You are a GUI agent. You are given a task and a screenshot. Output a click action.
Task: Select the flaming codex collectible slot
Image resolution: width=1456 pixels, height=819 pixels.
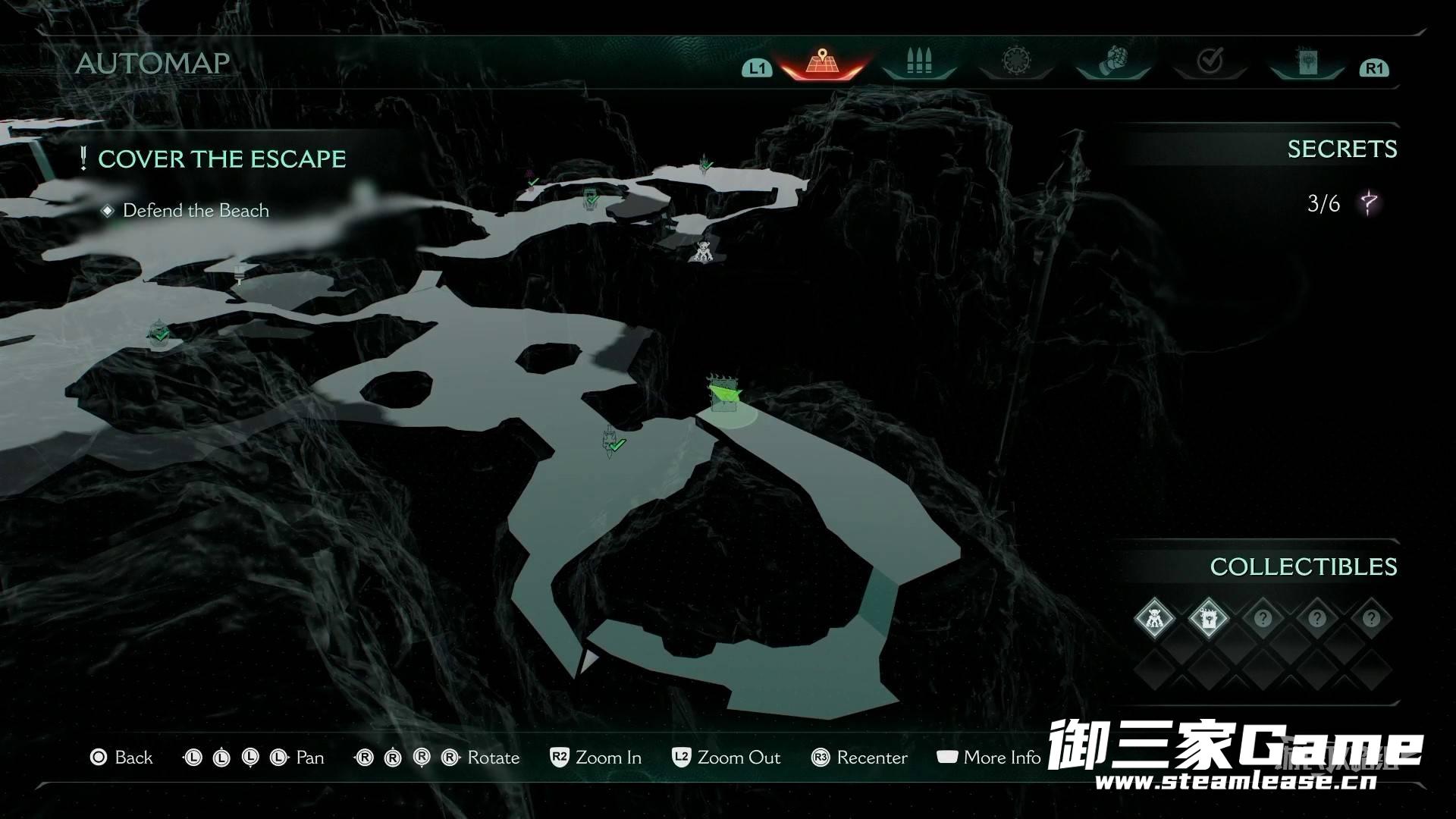[x=1208, y=619]
